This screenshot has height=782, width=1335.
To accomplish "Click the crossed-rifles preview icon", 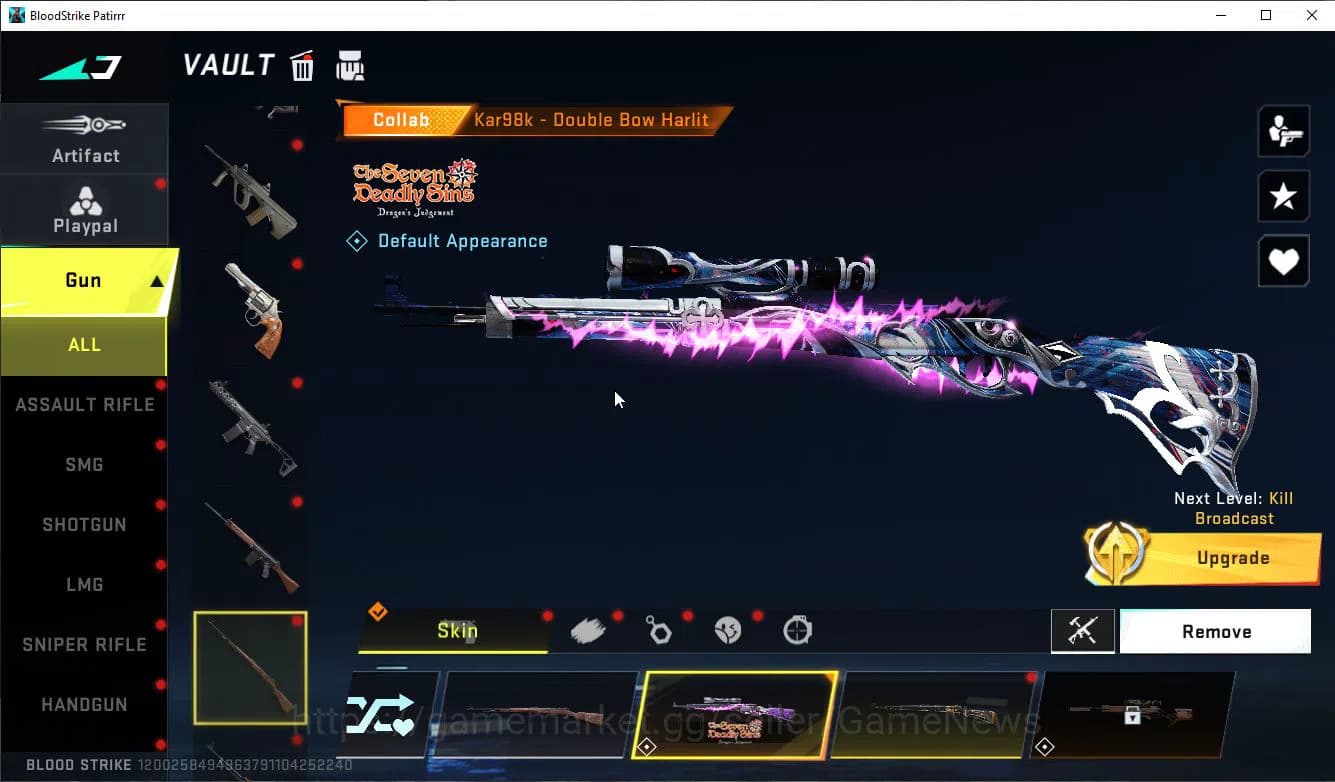I will [1083, 631].
